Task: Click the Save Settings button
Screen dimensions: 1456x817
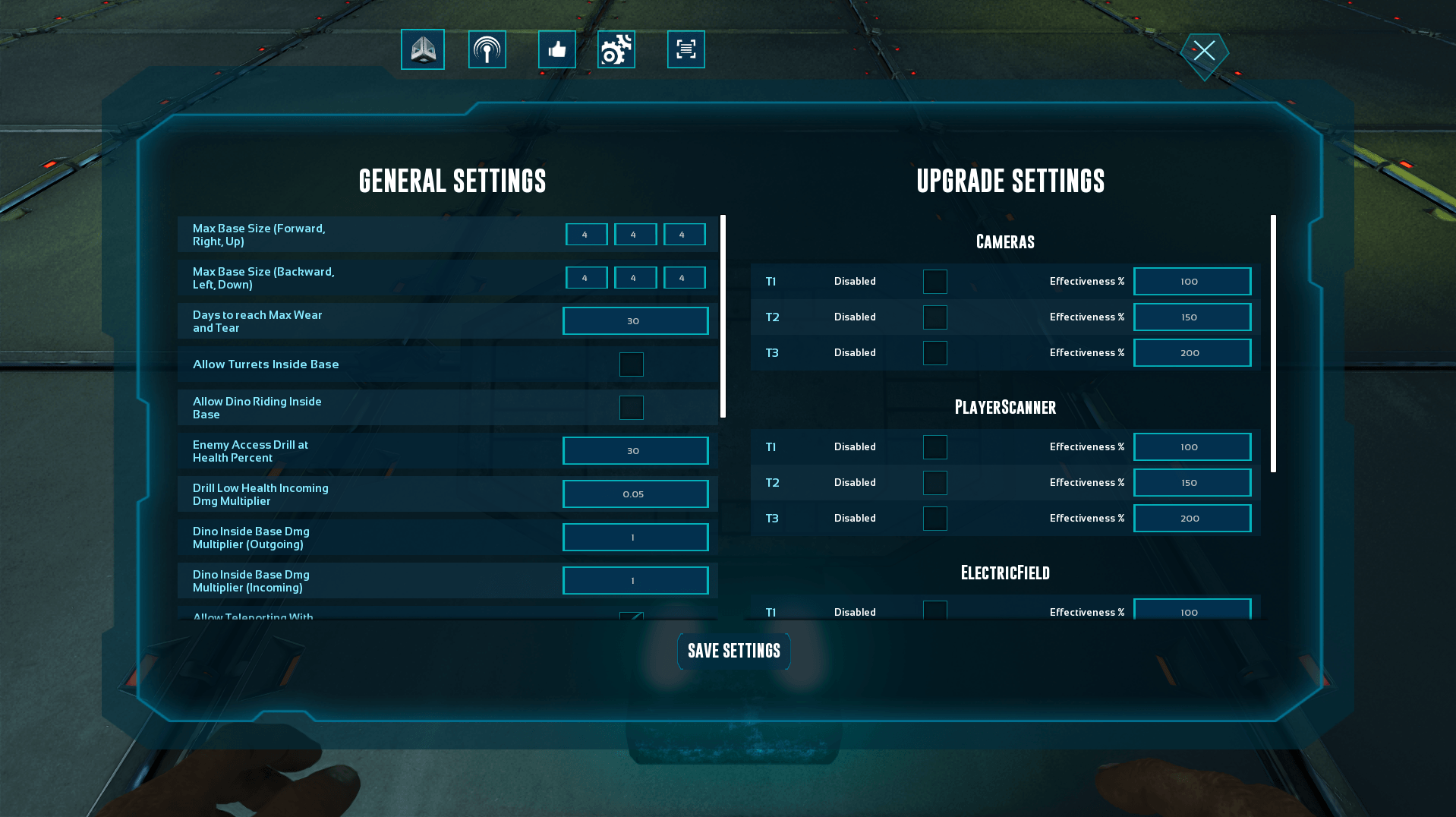Action: (733, 651)
